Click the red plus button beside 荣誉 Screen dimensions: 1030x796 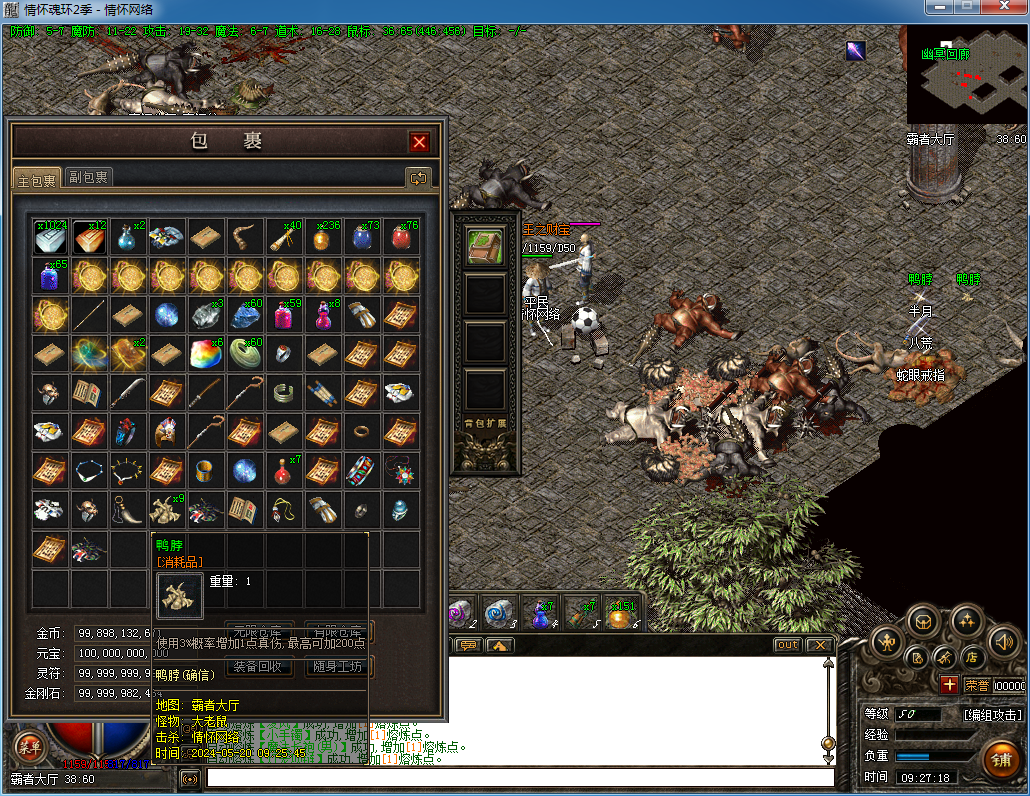point(949,686)
